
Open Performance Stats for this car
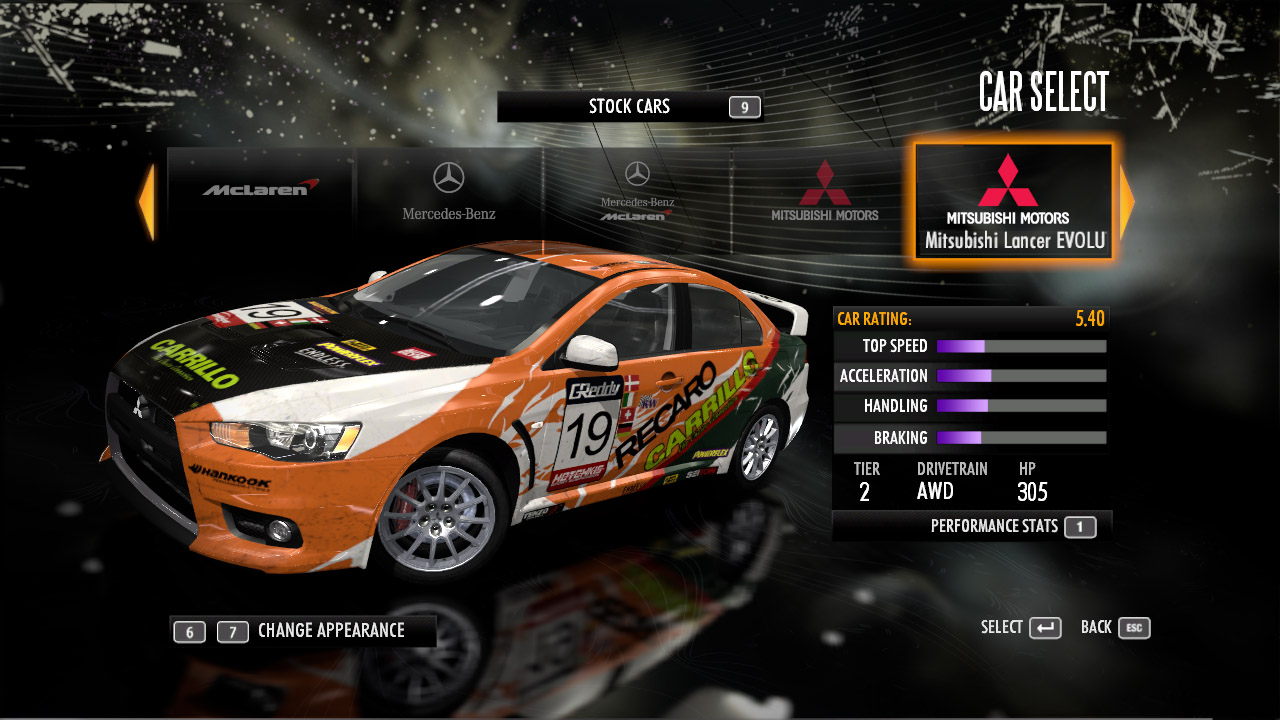click(1012, 526)
